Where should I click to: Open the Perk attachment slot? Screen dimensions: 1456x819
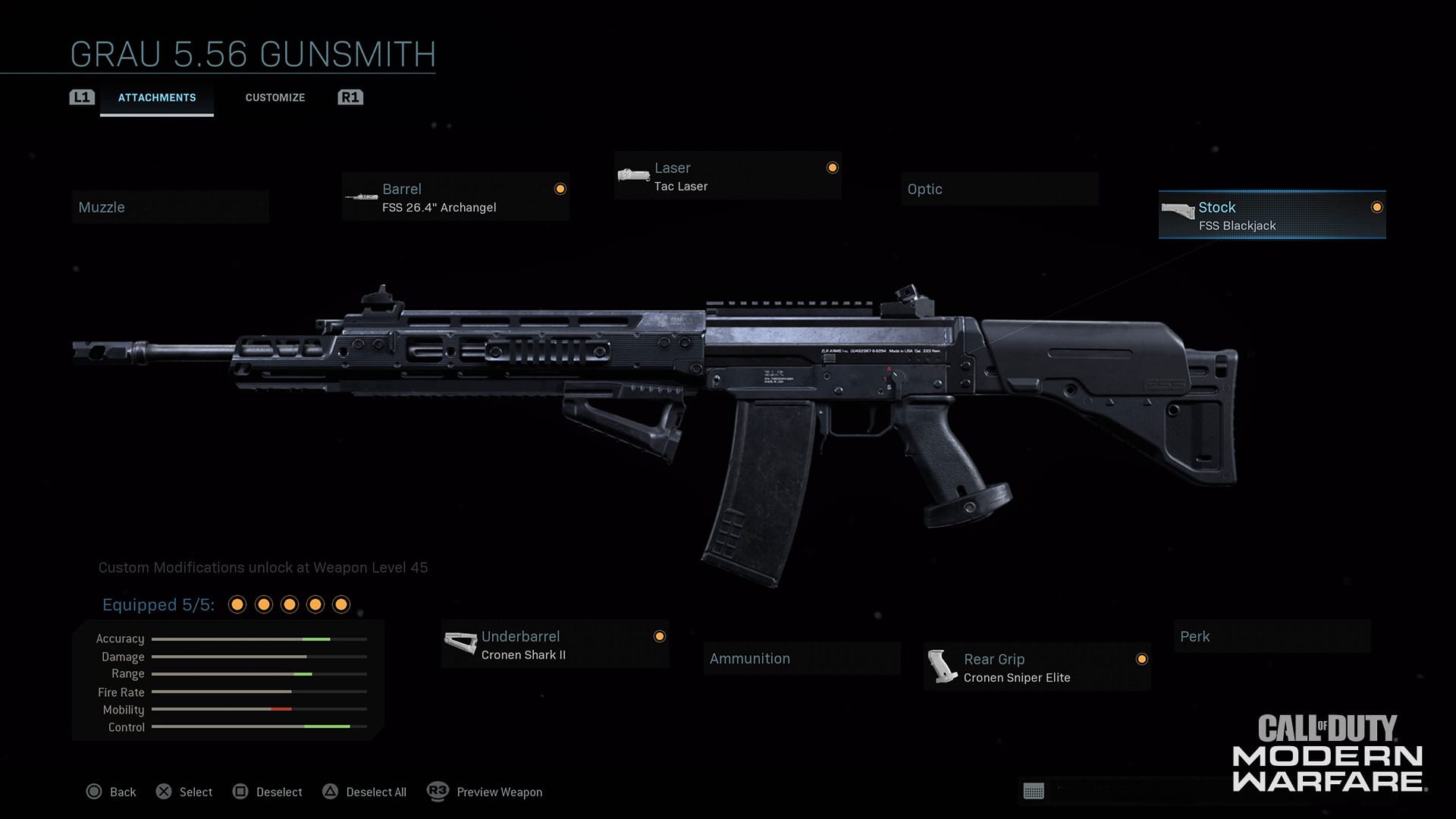(1271, 637)
